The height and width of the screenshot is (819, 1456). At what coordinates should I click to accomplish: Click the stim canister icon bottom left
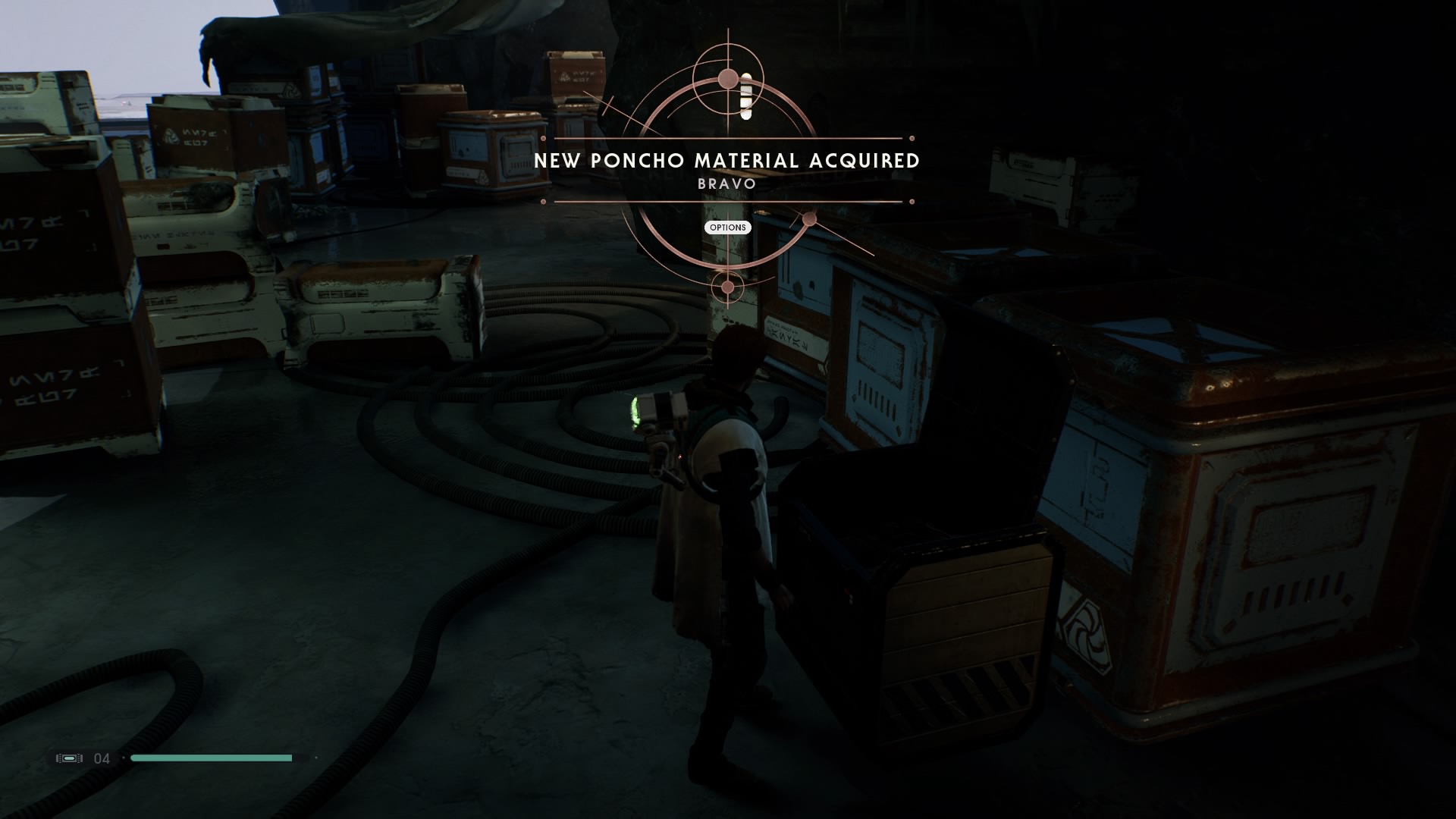click(x=69, y=758)
